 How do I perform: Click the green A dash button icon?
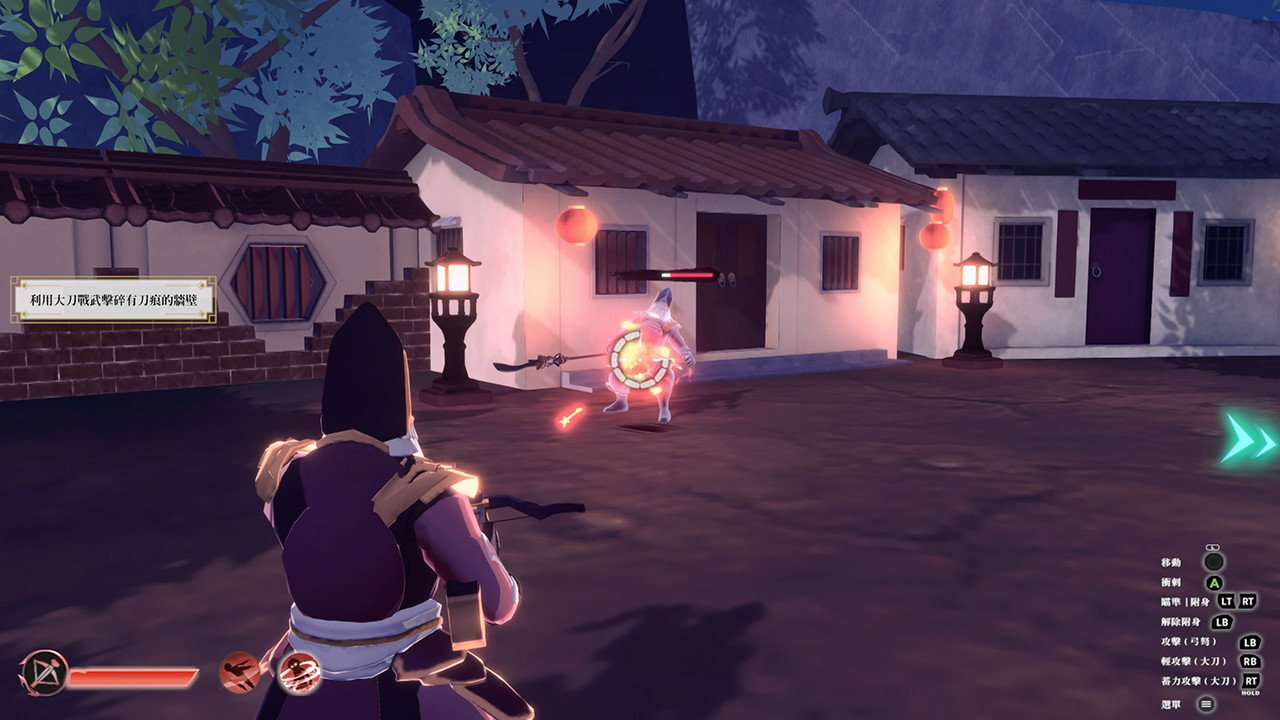point(1213,583)
